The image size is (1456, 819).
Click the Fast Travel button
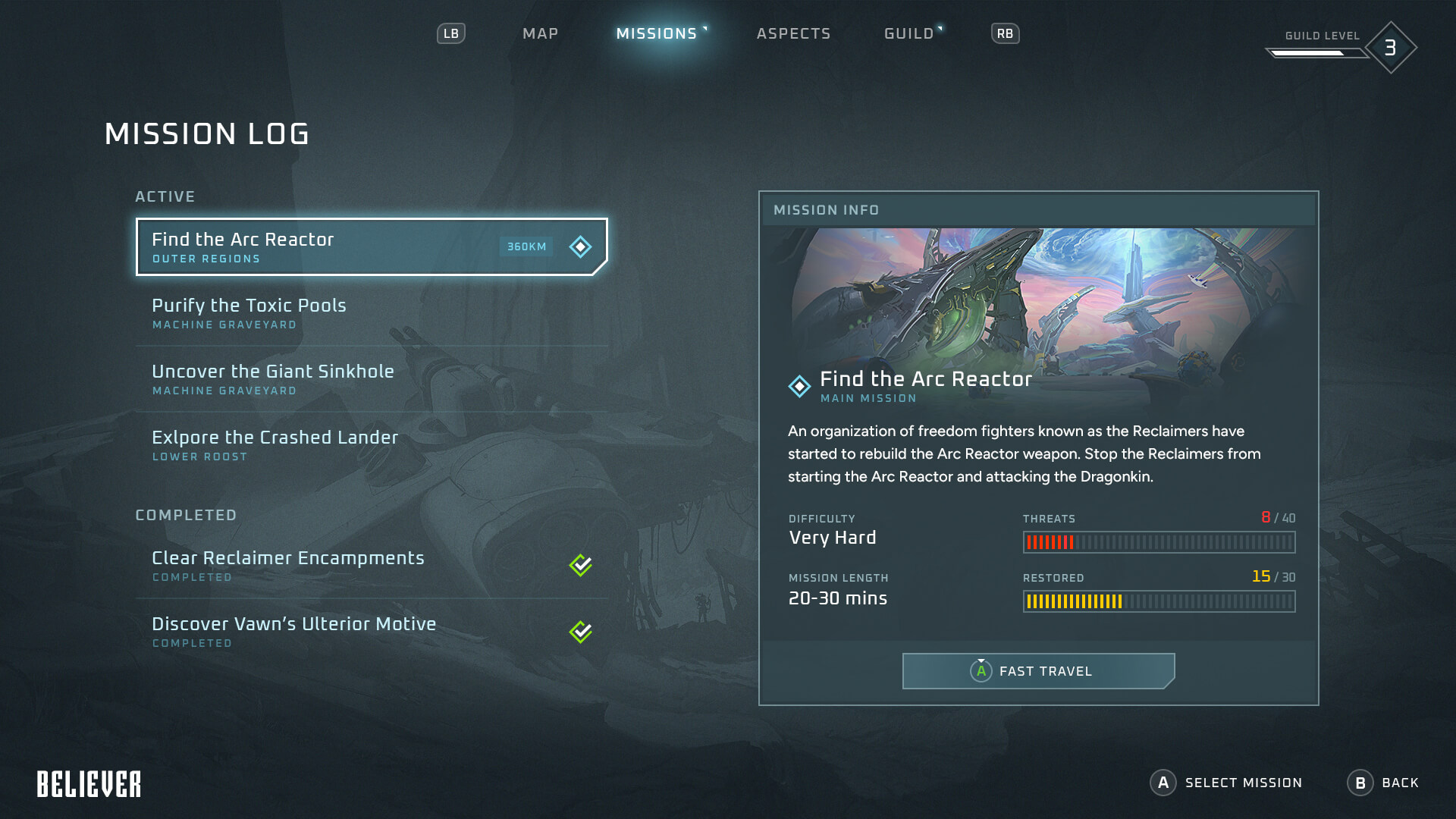(x=1038, y=671)
